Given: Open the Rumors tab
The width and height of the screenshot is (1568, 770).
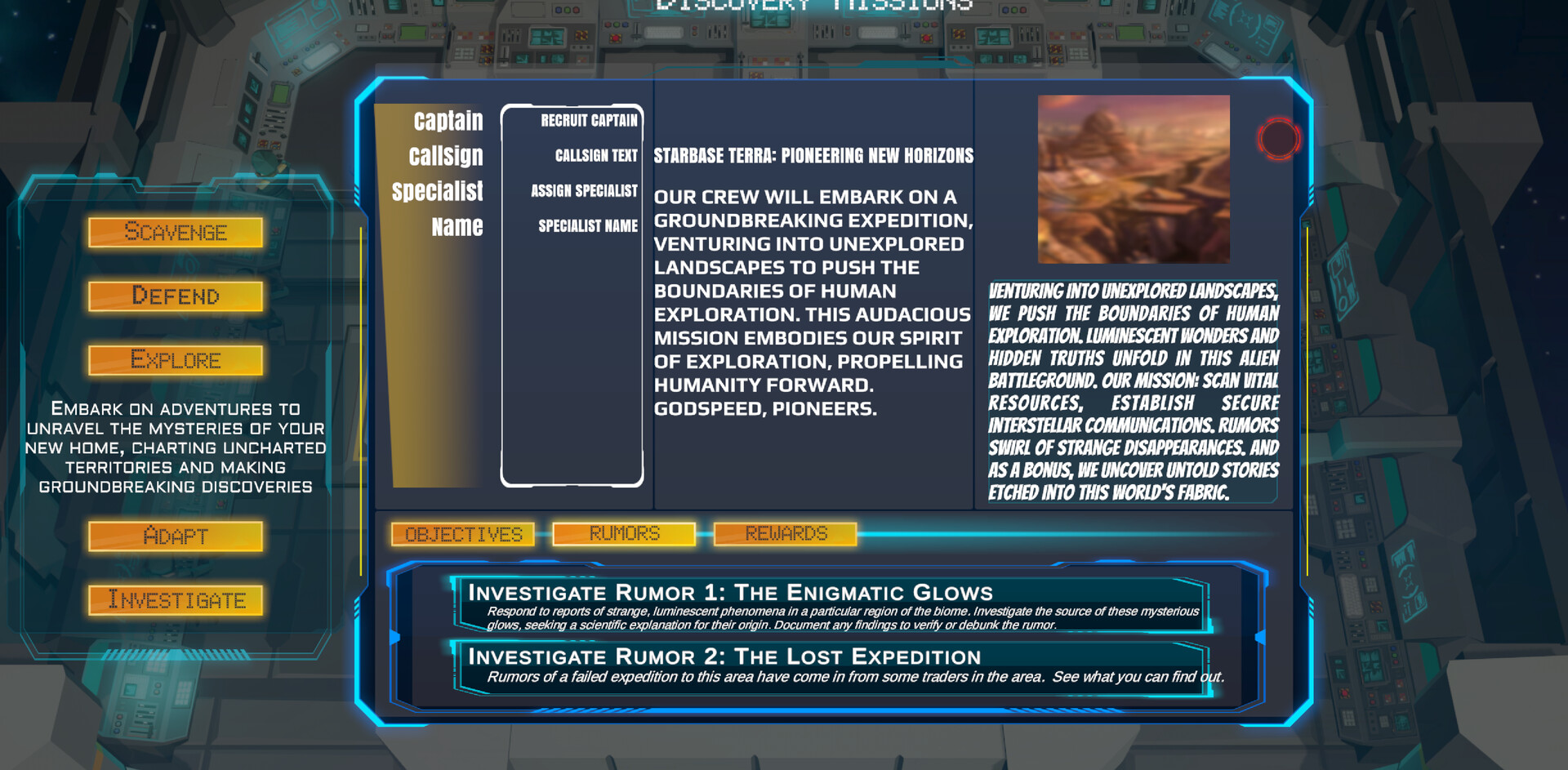Looking at the screenshot, I should pyautogui.click(x=623, y=533).
